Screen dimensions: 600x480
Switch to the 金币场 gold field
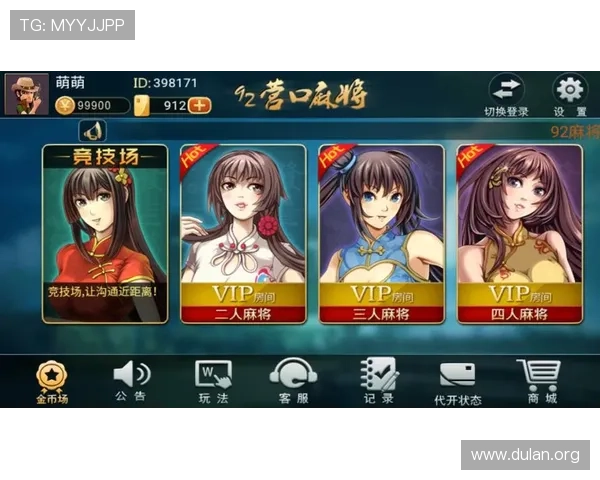51,381
